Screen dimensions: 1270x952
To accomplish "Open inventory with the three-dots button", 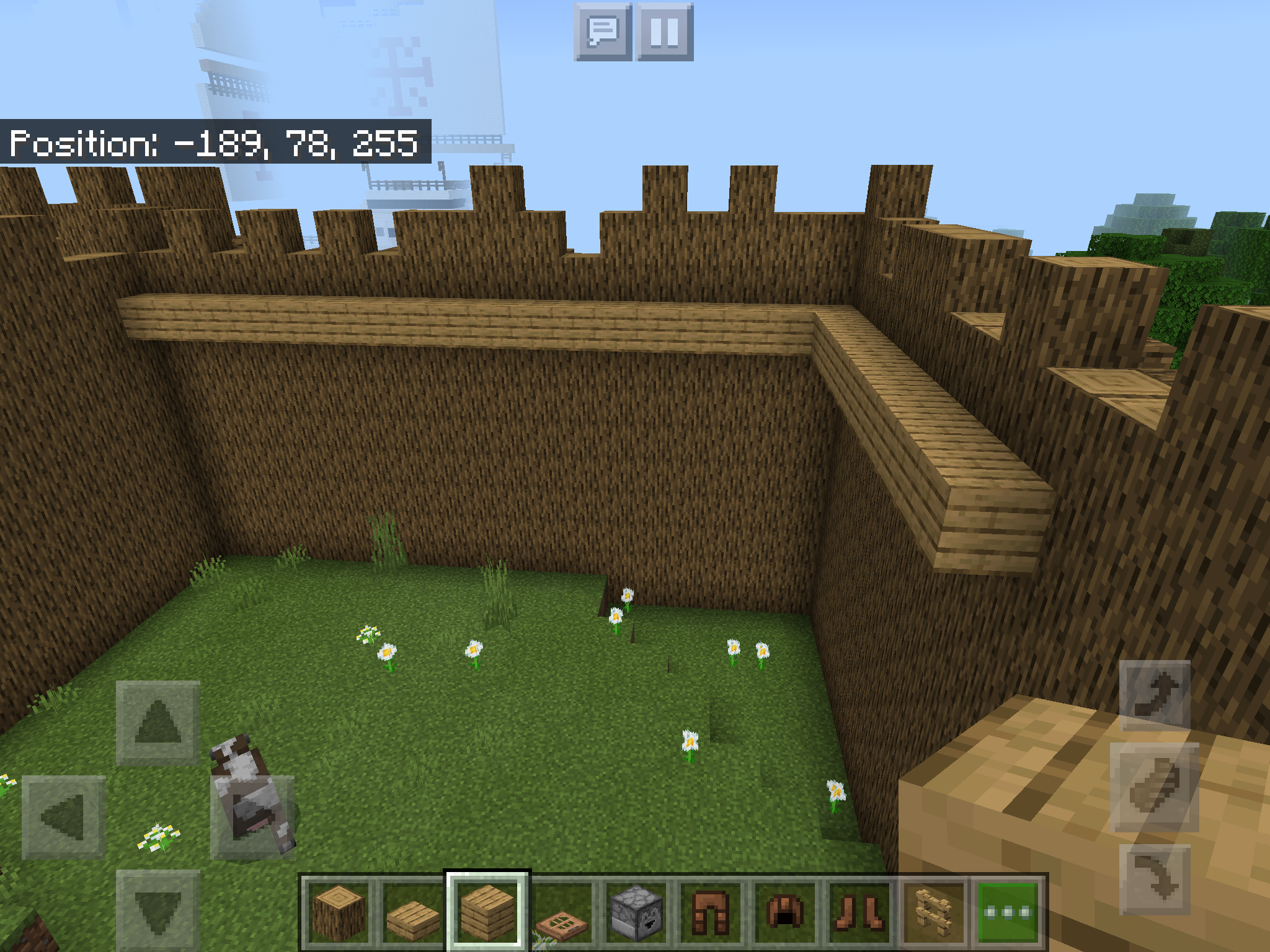I will 1008,911.
